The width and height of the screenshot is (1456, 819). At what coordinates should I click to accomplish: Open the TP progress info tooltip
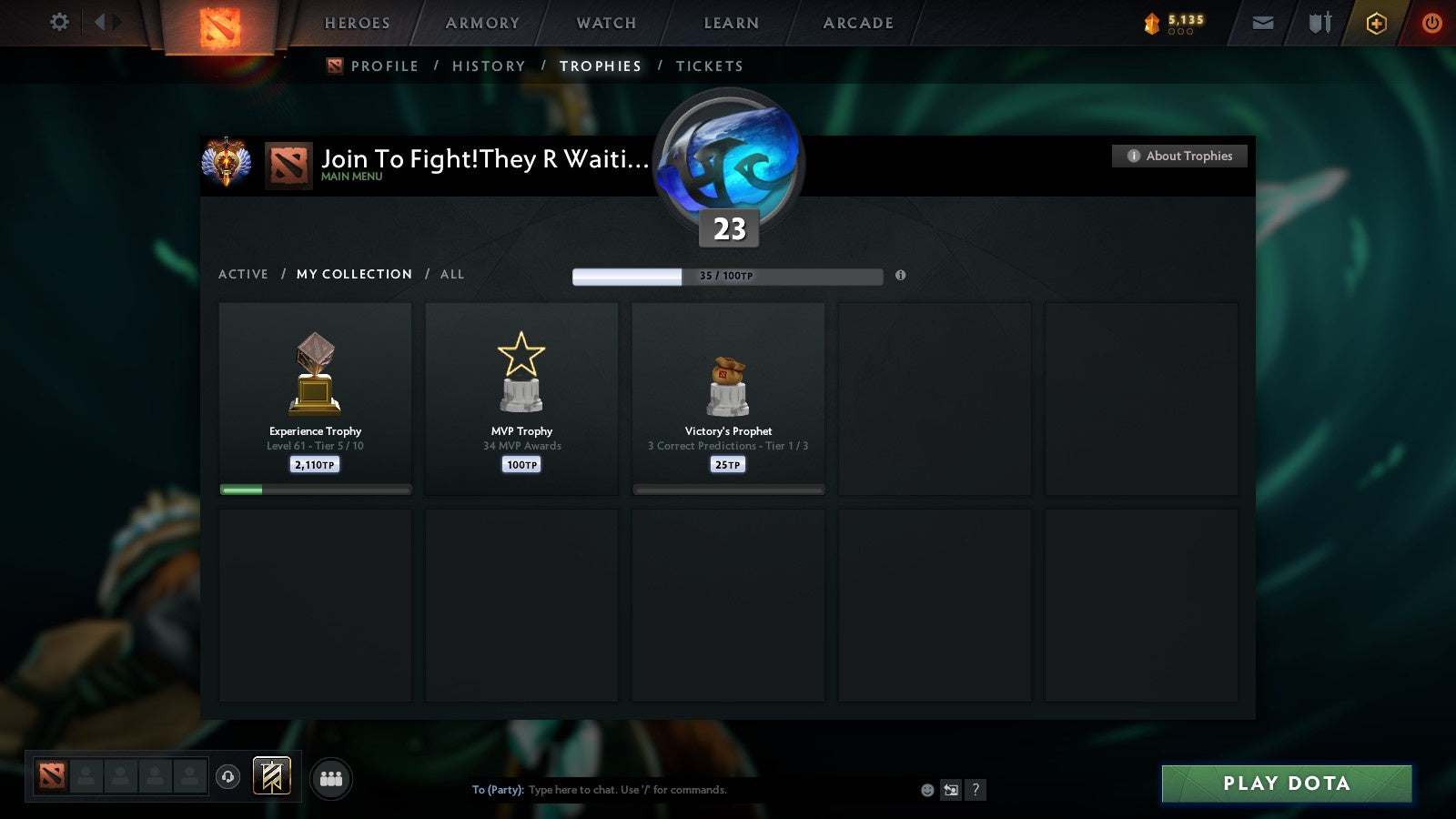901,277
